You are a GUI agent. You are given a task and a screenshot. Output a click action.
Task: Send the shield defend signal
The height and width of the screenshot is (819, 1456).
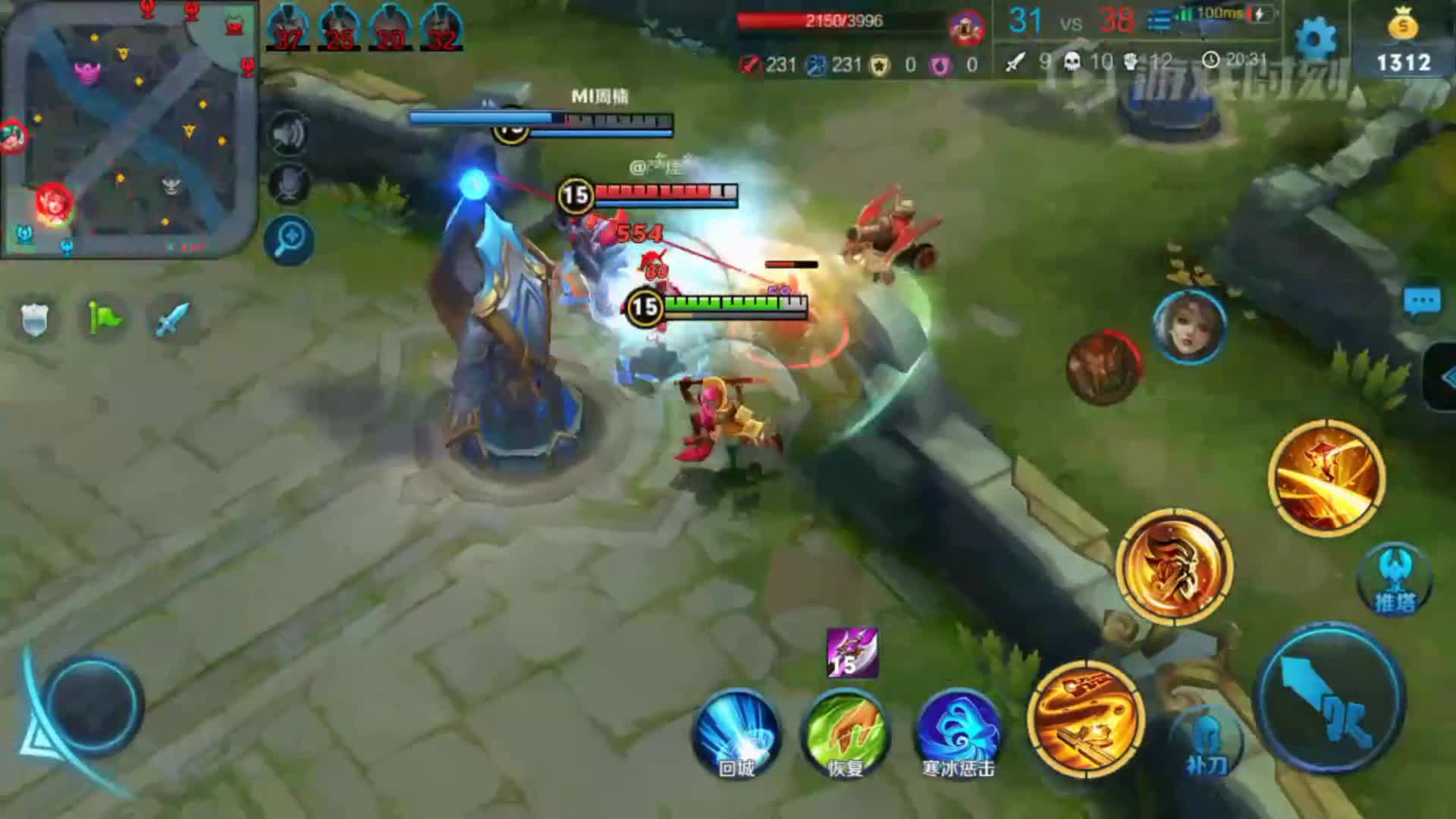pos(34,318)
